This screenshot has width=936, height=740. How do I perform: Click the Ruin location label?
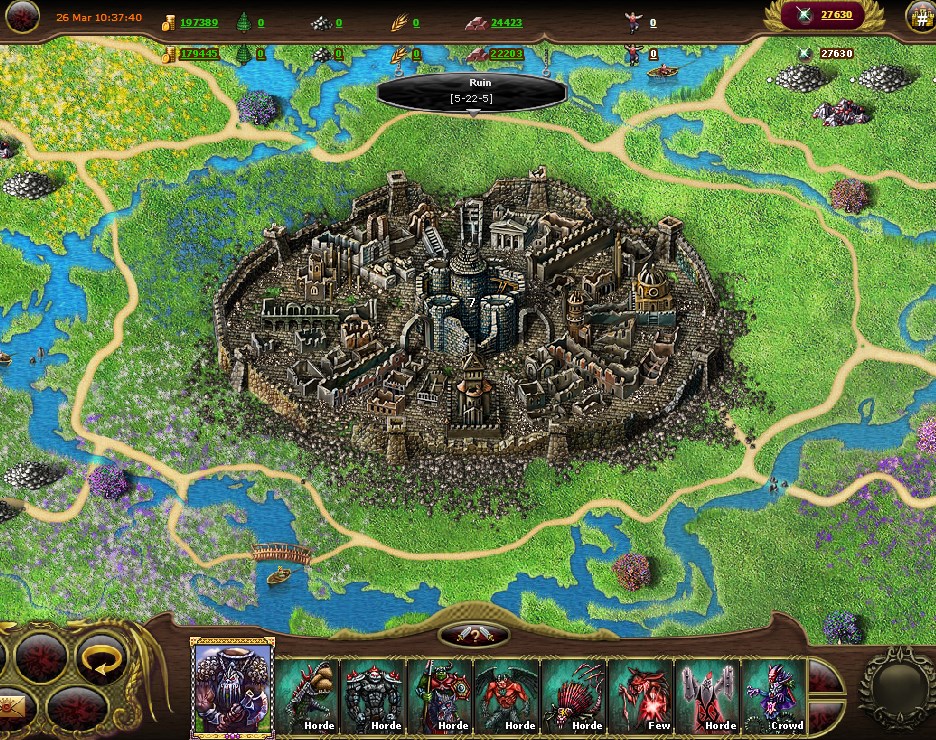pos(472,92)
